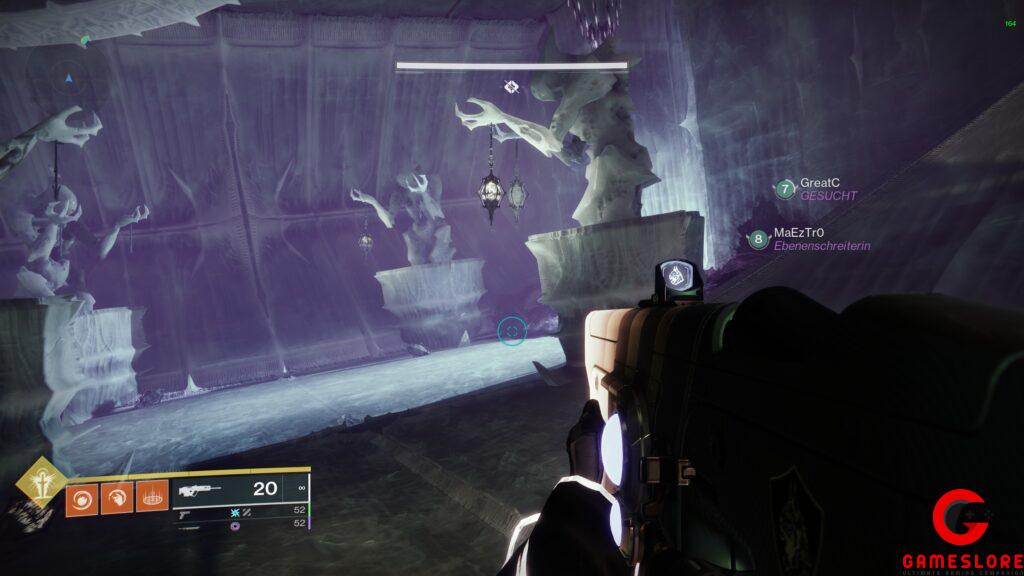This screenshot has width=1024, height=576.
Task: Click the objective marker below the top bar
Action: [x=511, y=88]
